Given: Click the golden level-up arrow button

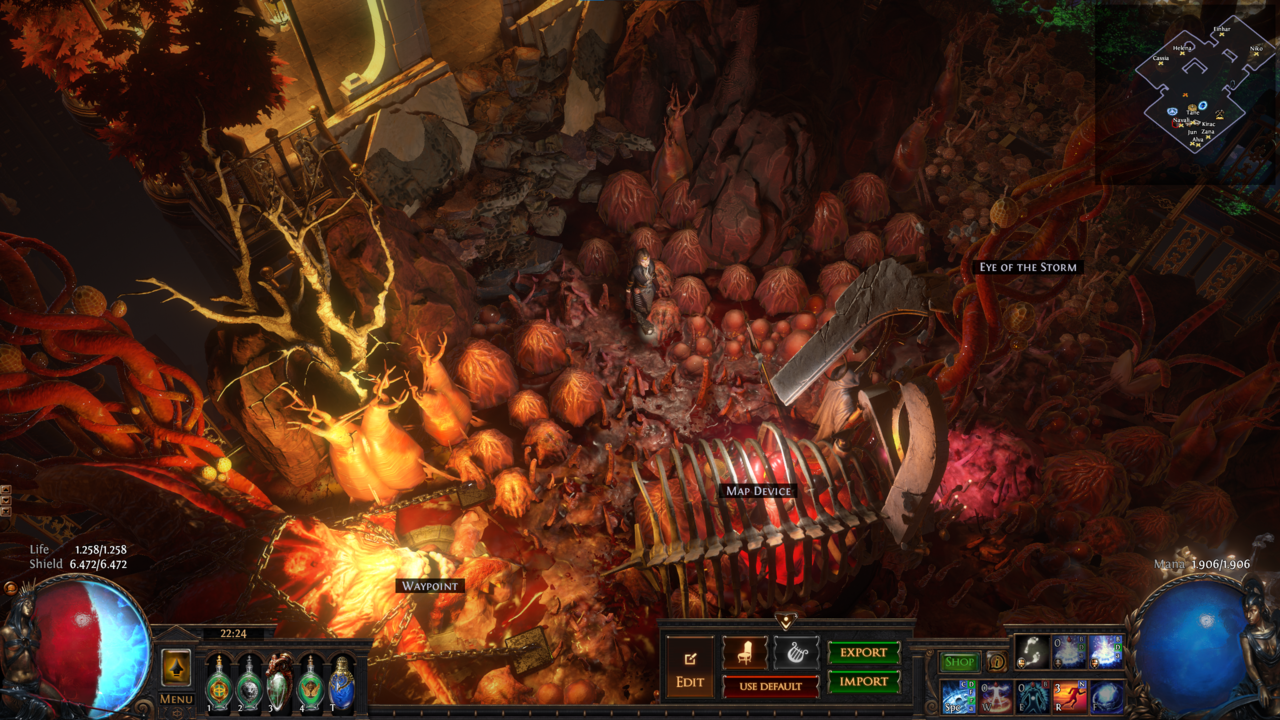Looking at the screenshot, I should pyautogui.click(x=176, y=667).
